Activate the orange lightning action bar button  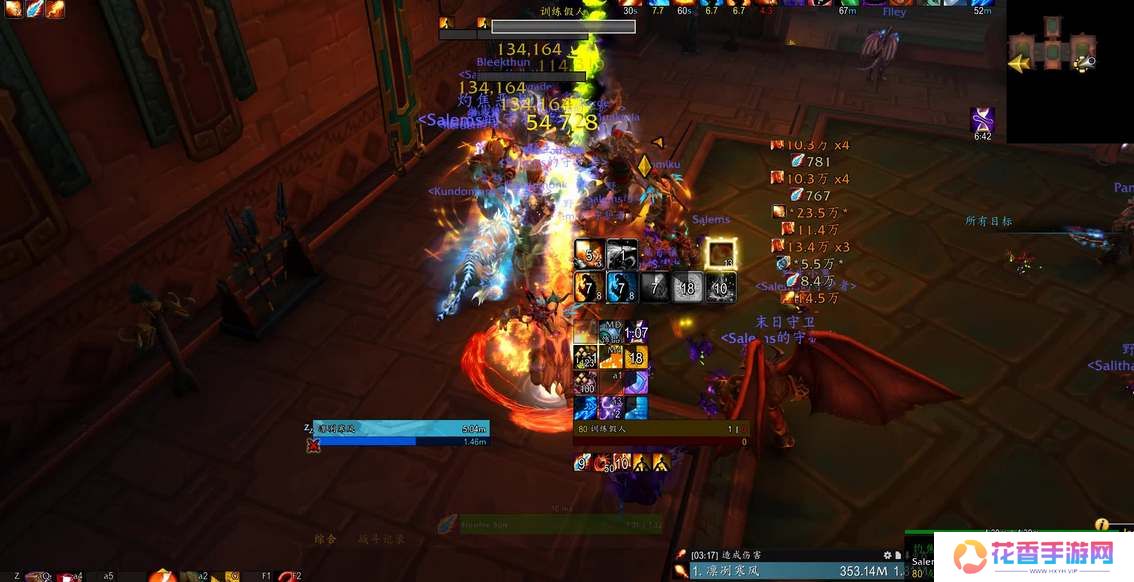161,576
